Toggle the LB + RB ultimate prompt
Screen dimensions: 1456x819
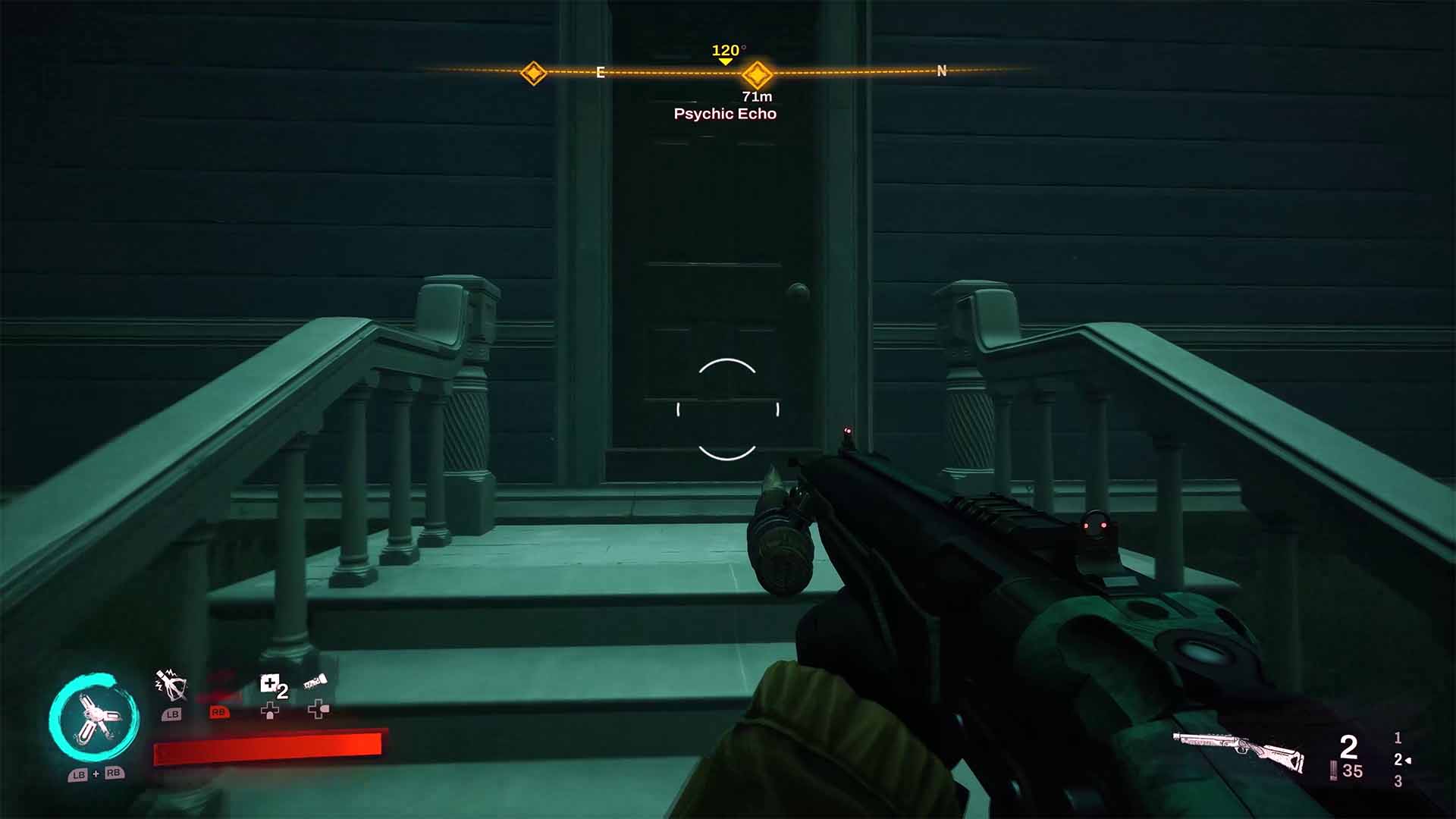click(x=96, y=776)
